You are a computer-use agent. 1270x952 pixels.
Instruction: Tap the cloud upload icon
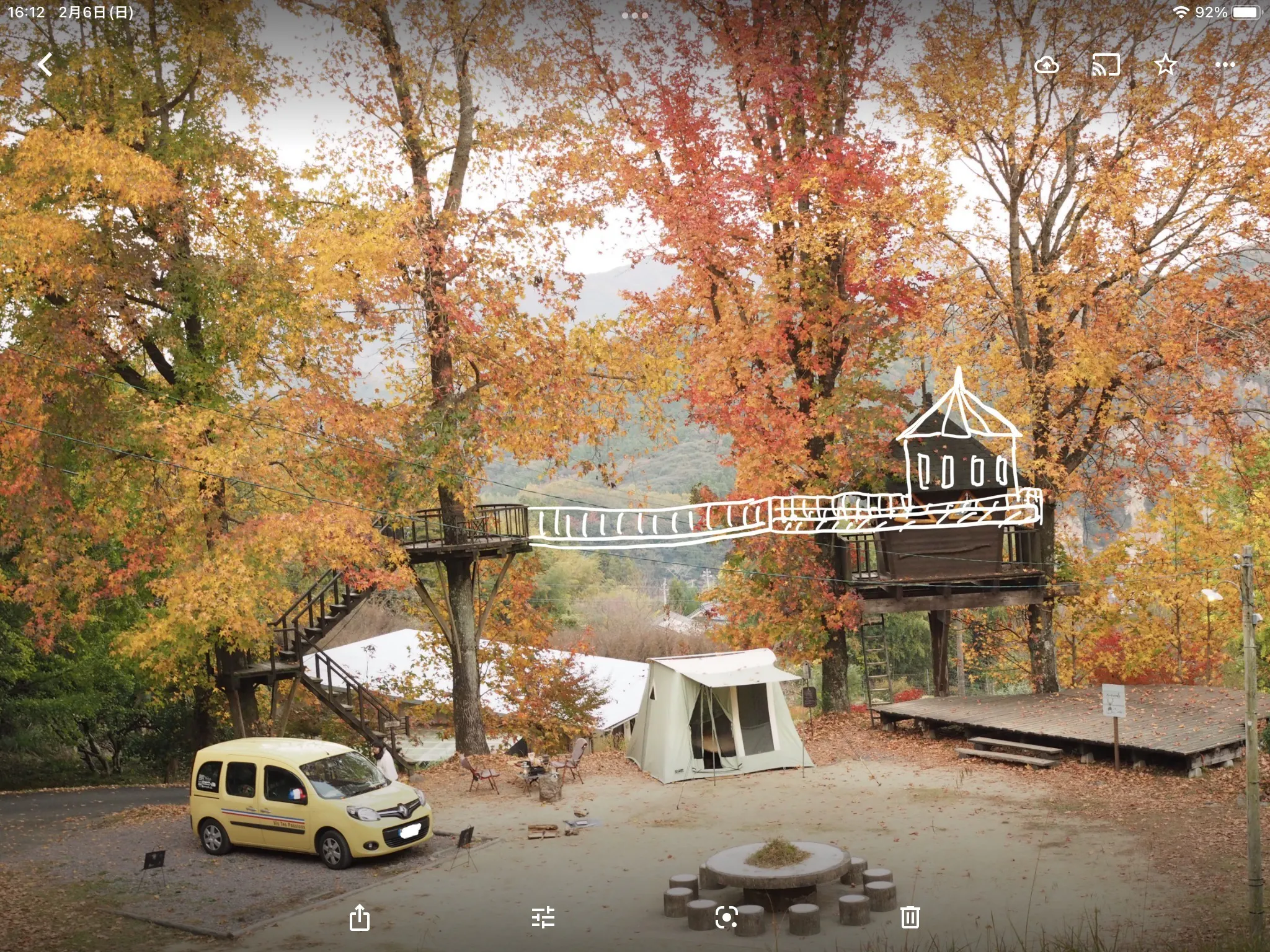point(1047,64)
